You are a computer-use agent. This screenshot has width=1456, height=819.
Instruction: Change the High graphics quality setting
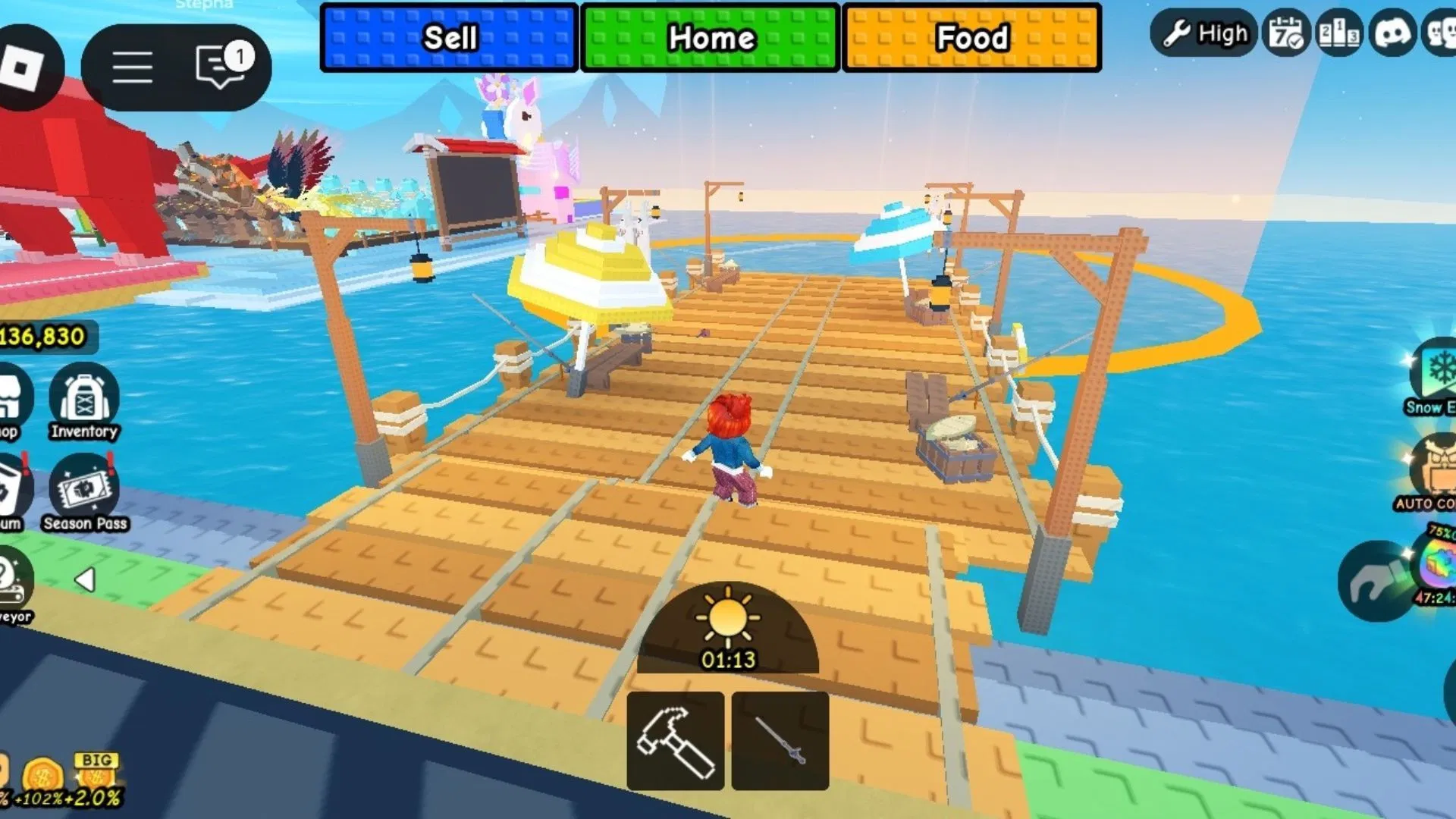pyautogui.click(x=1204, y=33)
